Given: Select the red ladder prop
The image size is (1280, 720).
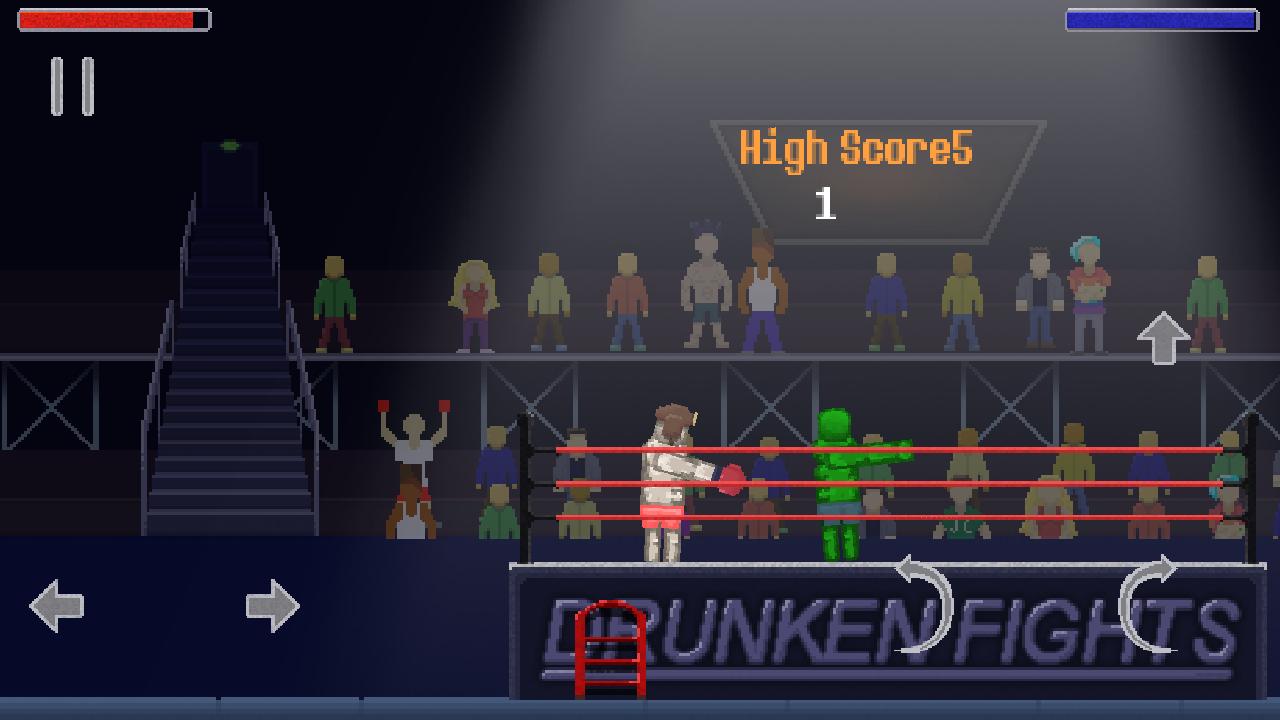Looking at the screenshot, I should tap(608, 650).
